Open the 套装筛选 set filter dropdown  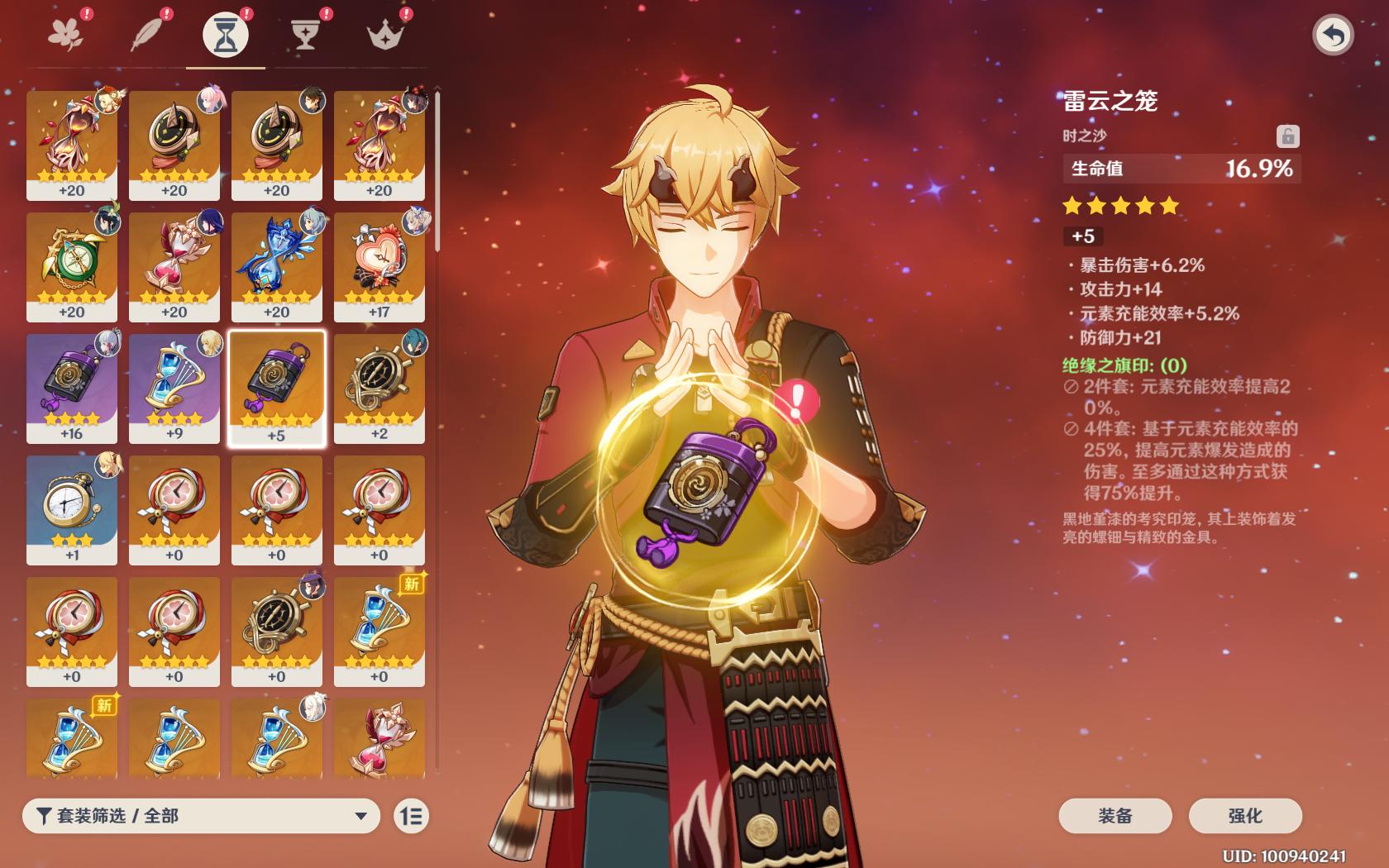(x=201, y=816)
